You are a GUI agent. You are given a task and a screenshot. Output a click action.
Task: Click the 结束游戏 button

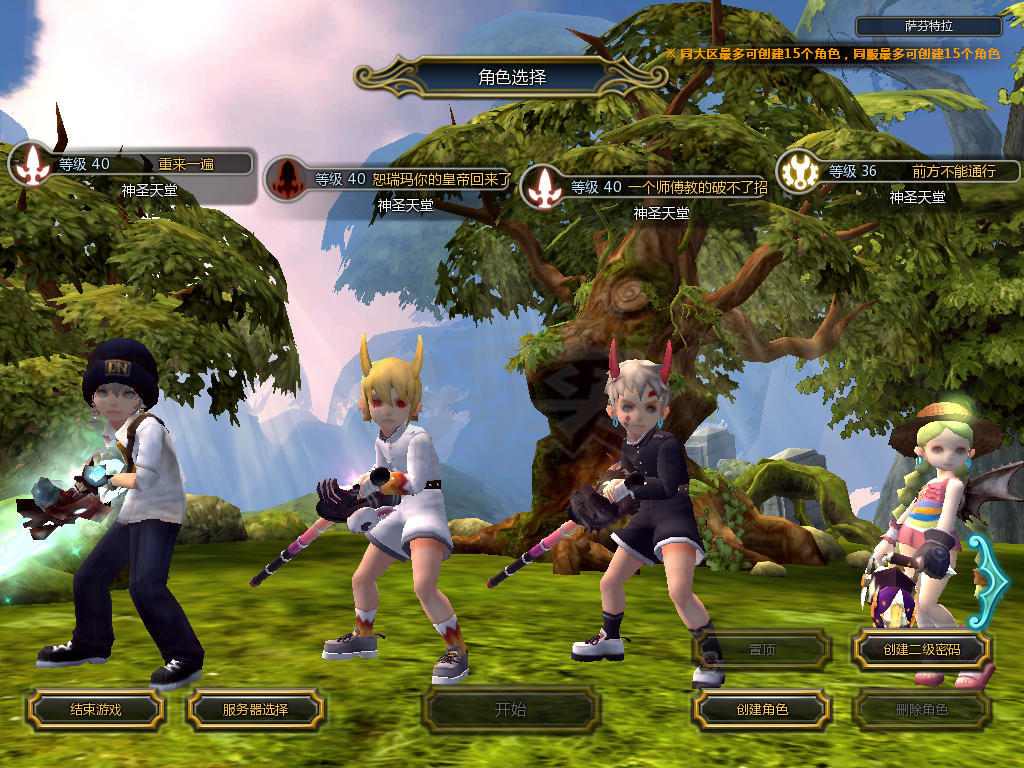[95, 709]
